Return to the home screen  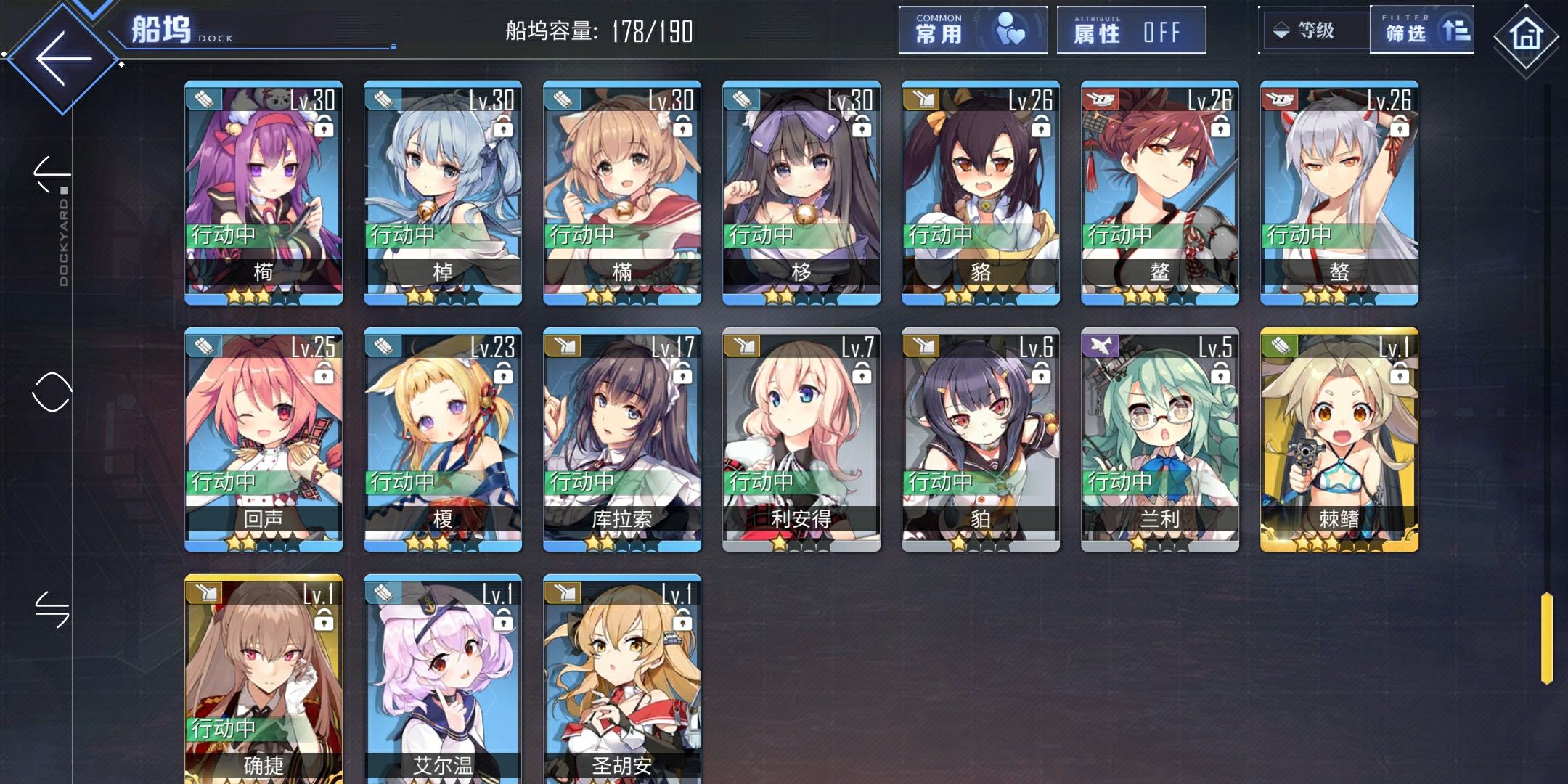[1525, 35]
